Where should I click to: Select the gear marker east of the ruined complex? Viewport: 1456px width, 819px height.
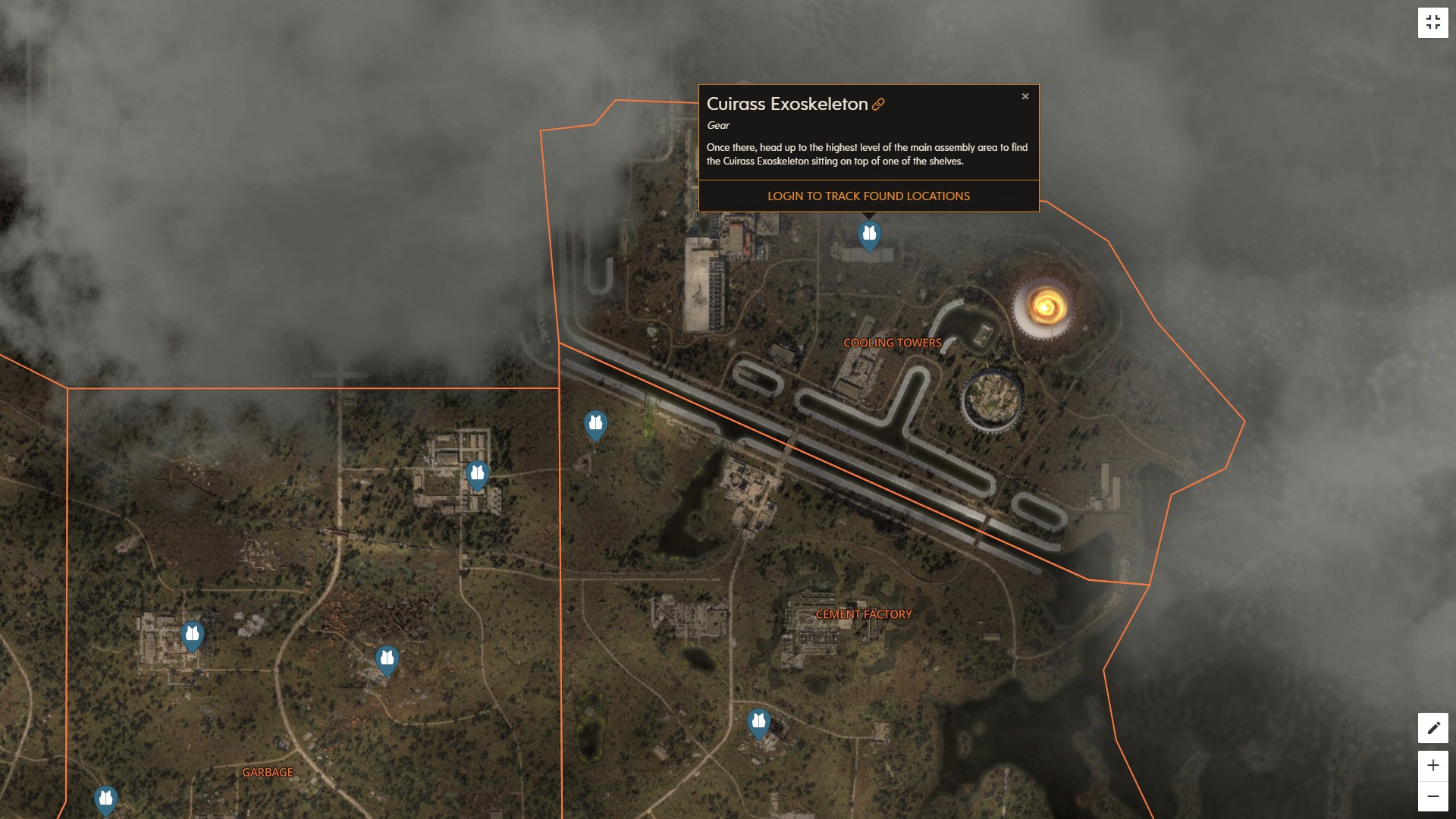(477, 472)
